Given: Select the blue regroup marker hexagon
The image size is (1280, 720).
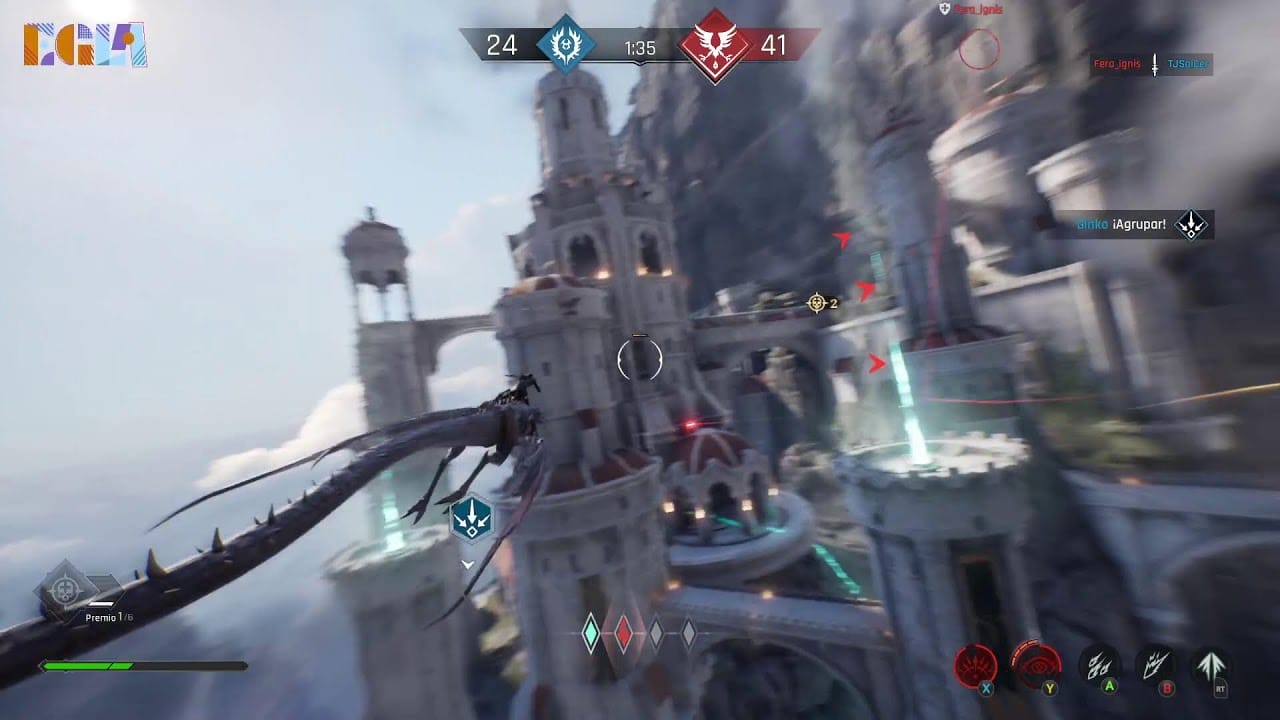Looking at the screenshot, I should tap(469, 520).
